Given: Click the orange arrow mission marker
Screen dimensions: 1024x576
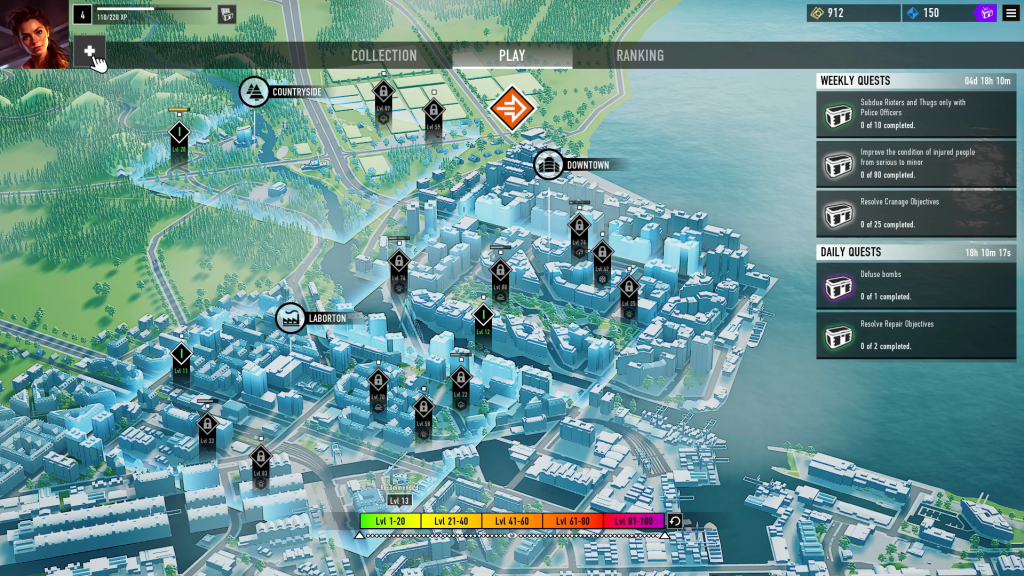Looking at the screenshot, I should pos(513,108).
